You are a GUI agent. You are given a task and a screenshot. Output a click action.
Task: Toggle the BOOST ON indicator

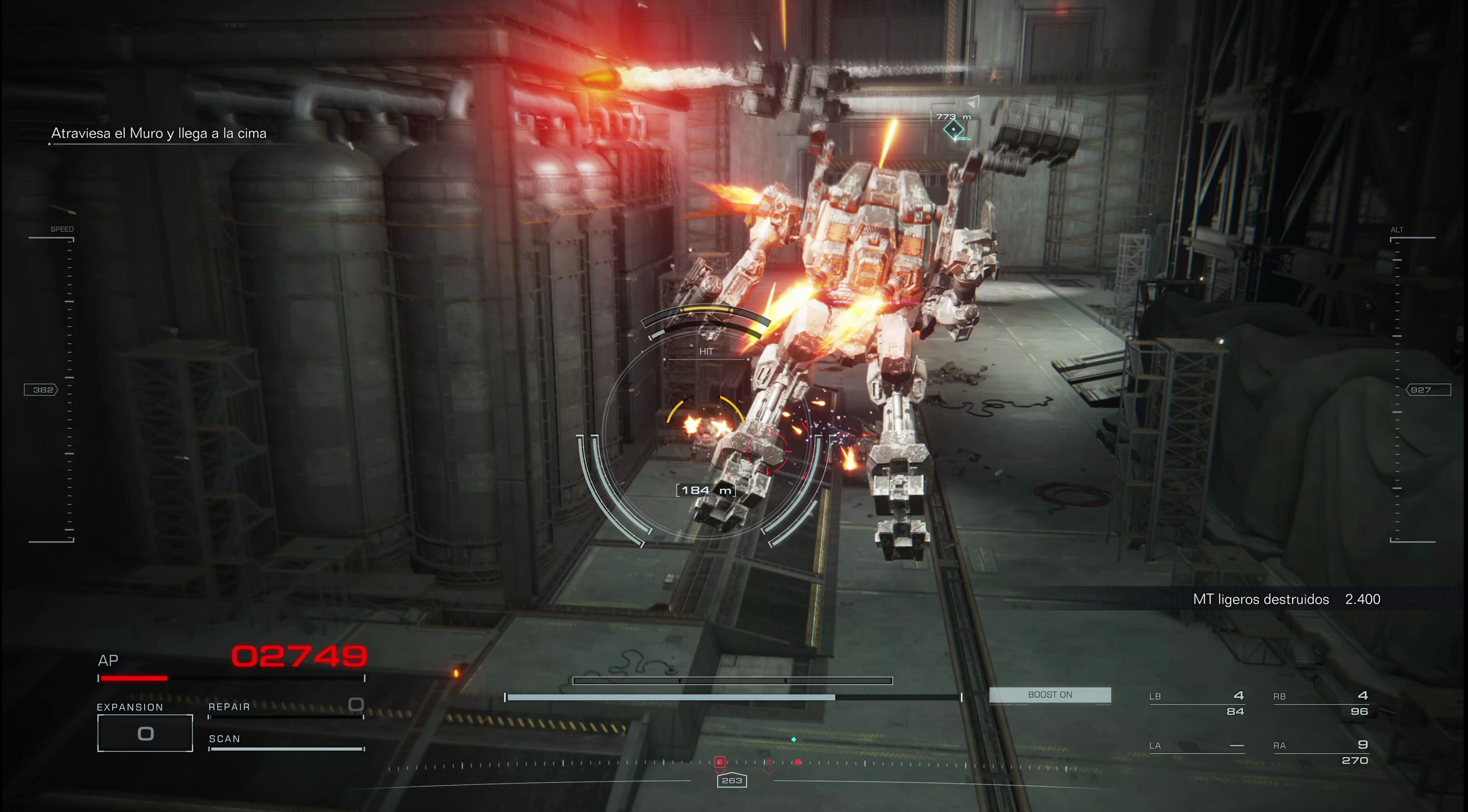point(1050,695)
